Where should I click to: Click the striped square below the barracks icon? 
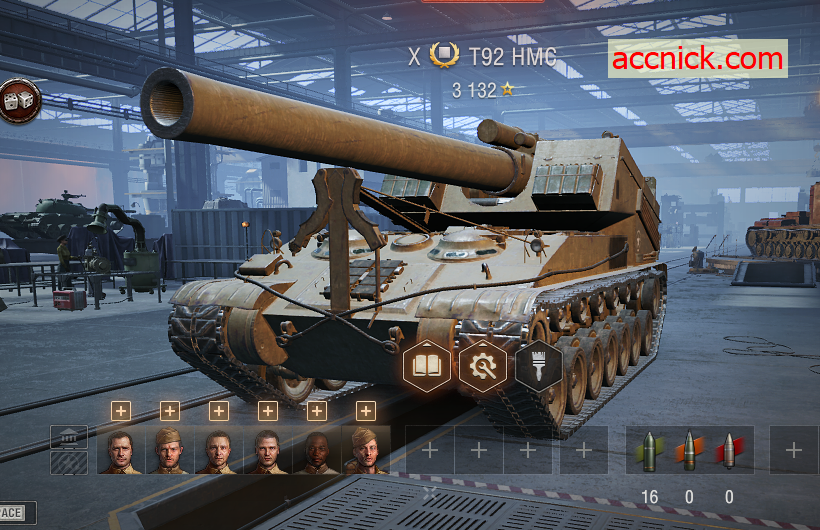coord(69,462)
